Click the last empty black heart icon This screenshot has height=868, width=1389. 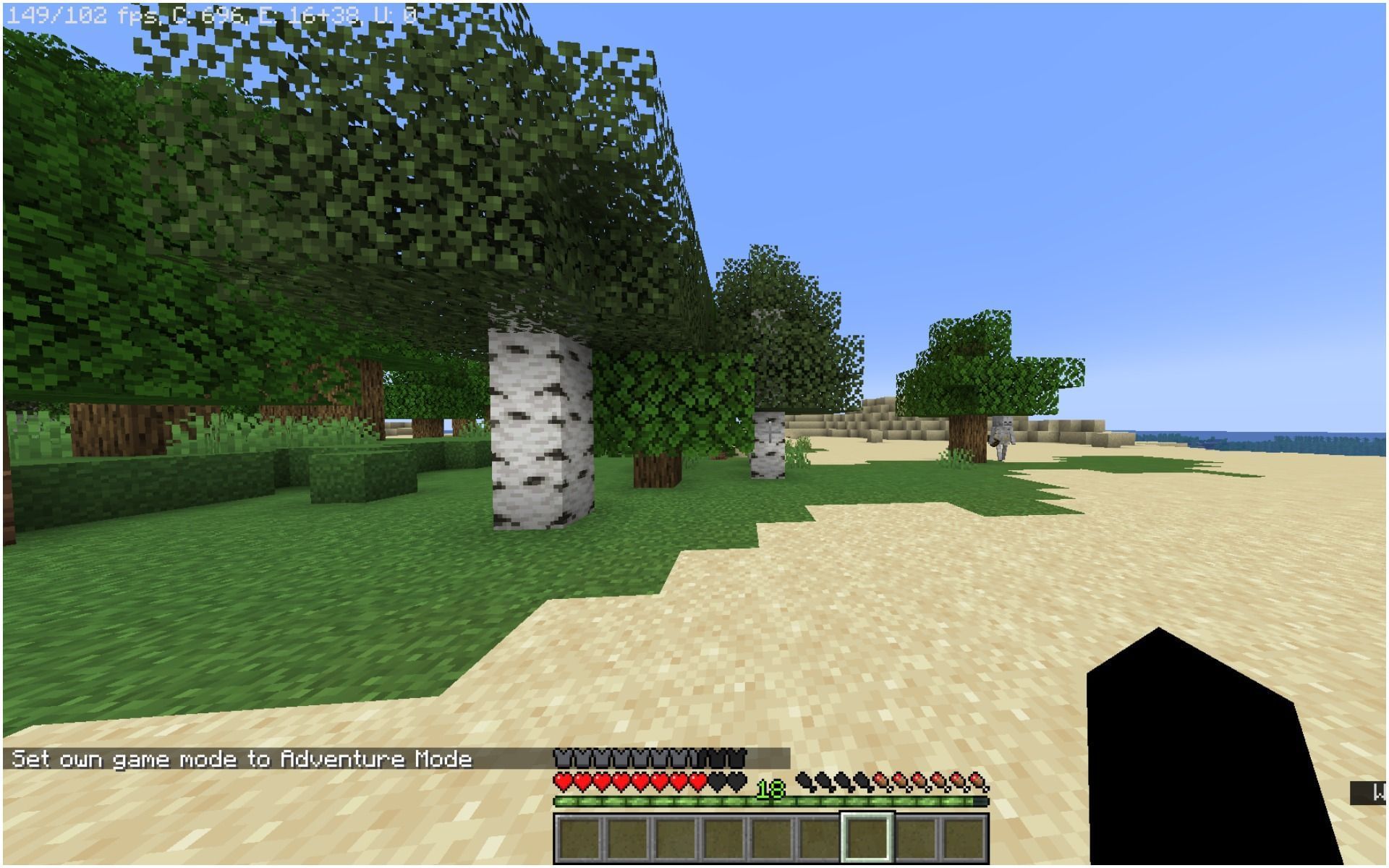(734, 780)
